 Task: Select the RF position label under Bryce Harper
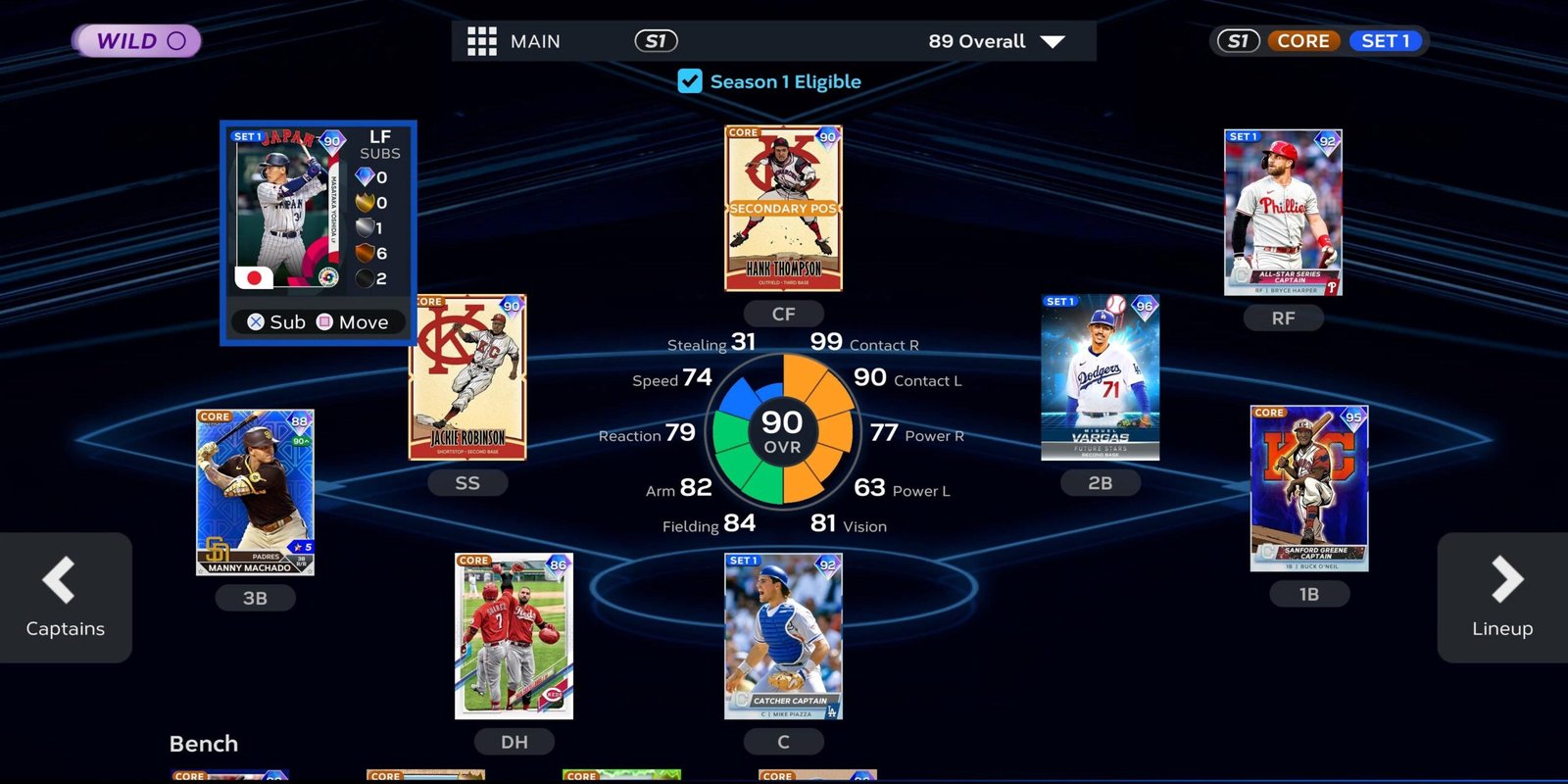(1284, 318)
